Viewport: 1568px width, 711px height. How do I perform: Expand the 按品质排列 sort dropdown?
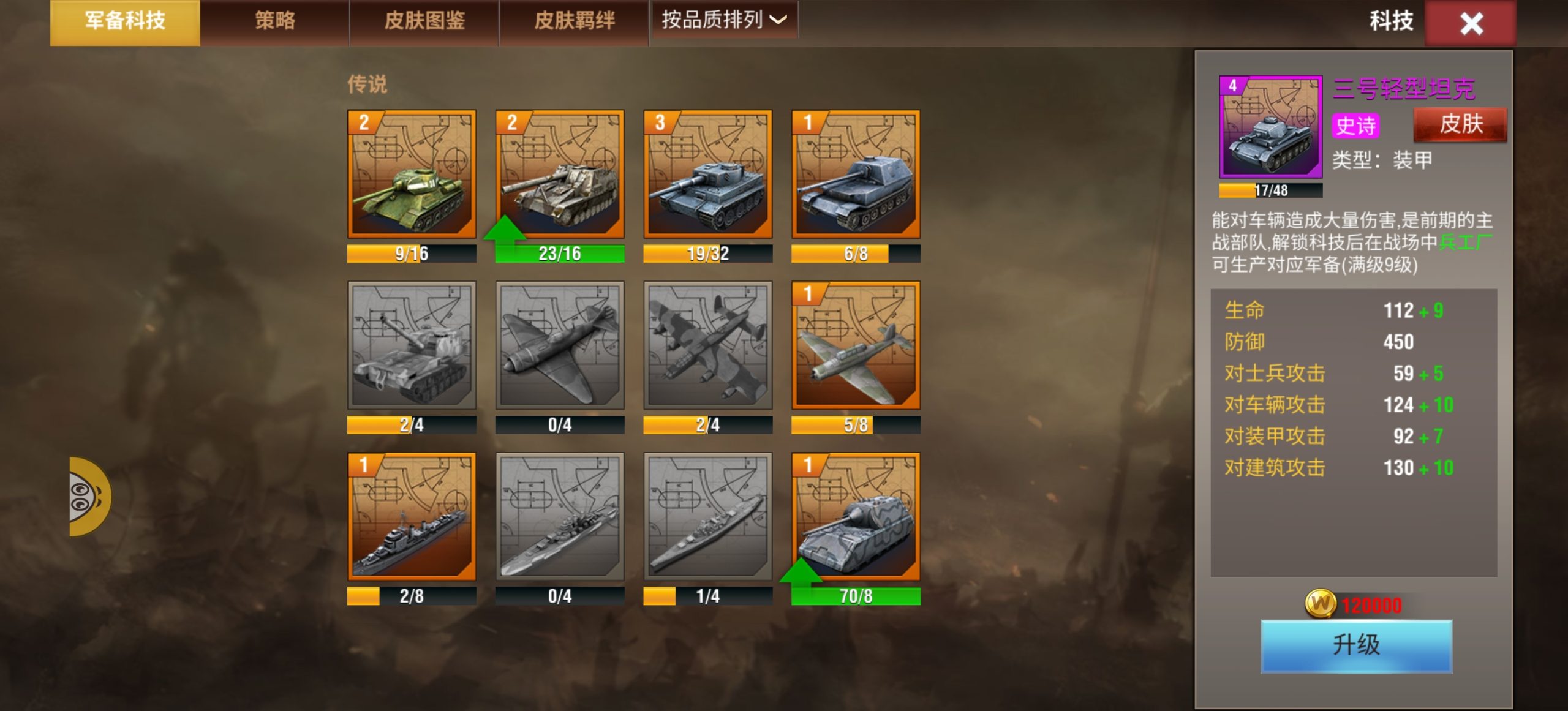pyautogui.click(x=724, y=20)
